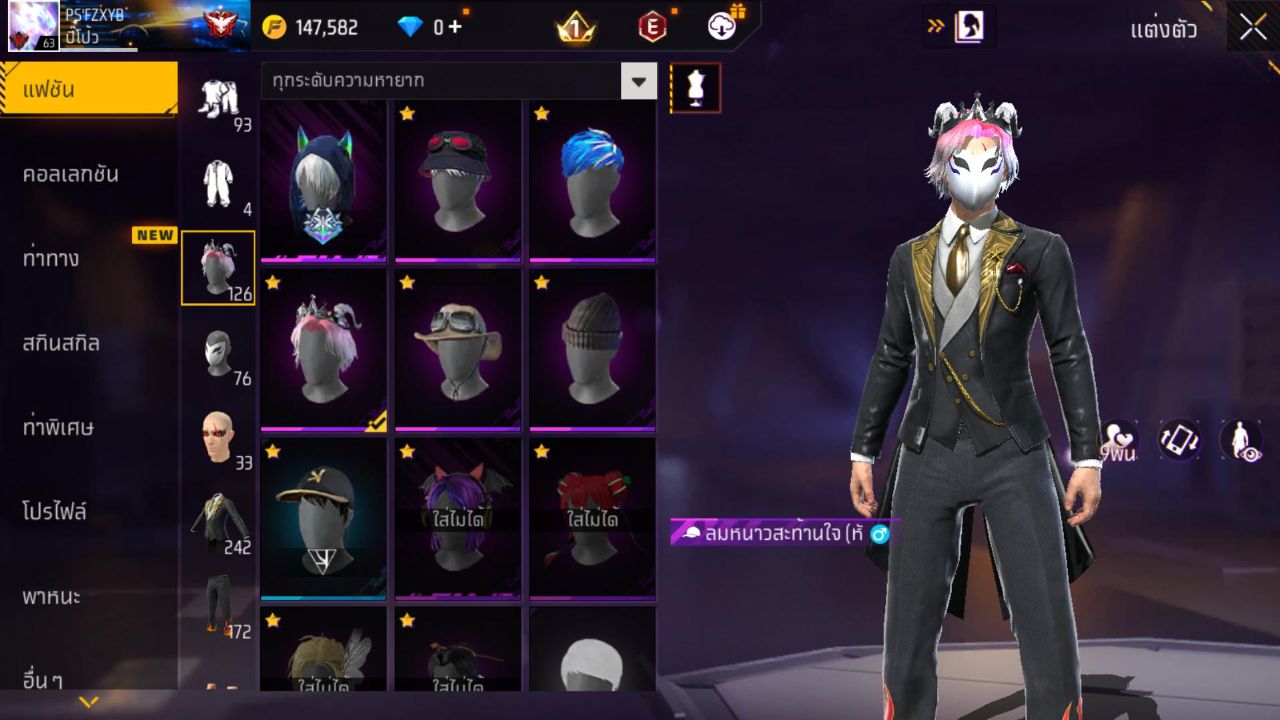Choose the black bucket hat with red goggles
Image resolution: width=1280 pixels, height=720 pixels.
click(458, 181)
